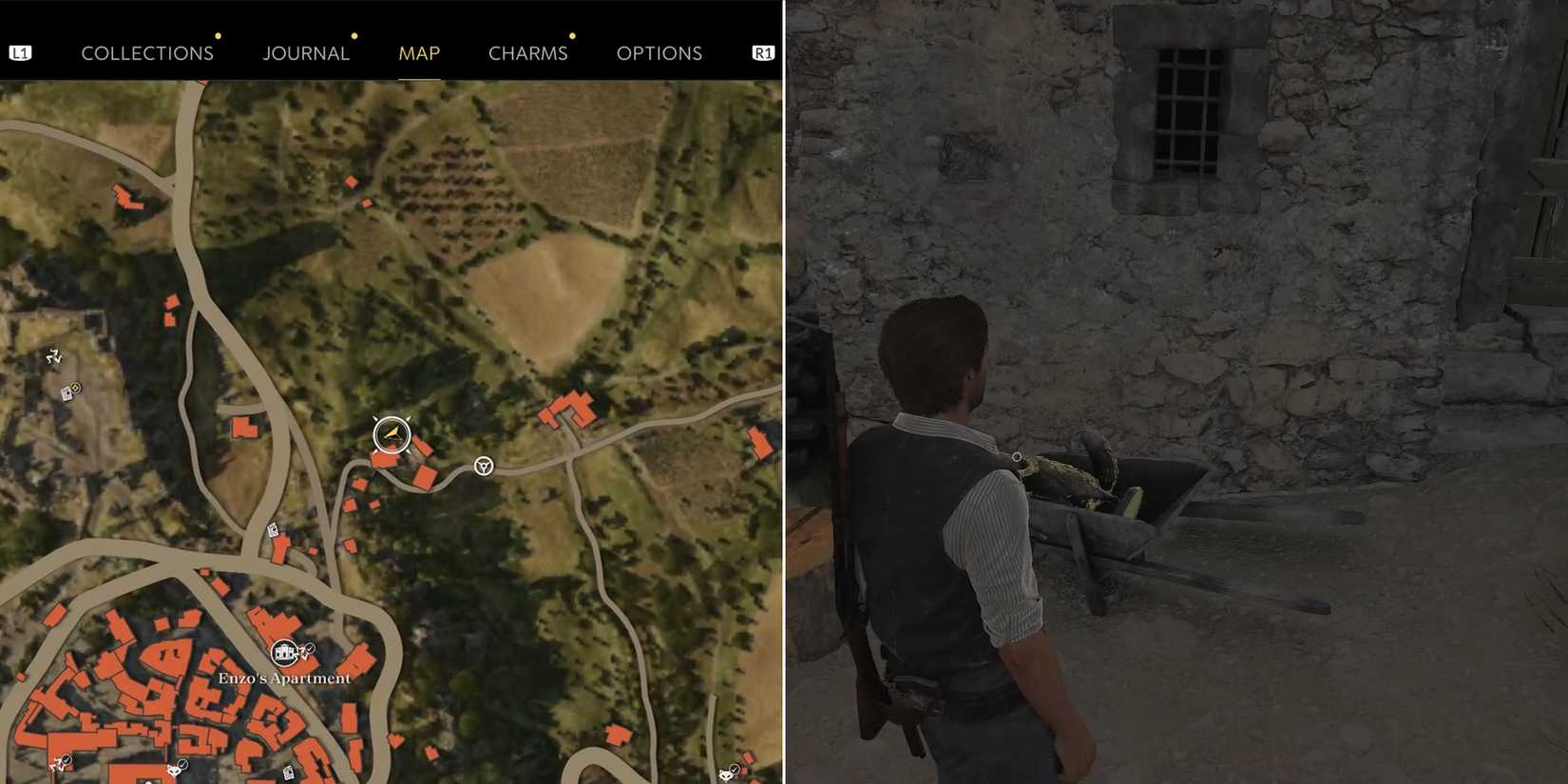Select the yellow player compass marker on map
Image resolution: width=1568 pixels, height=784 pixels.
click(392, 434)
